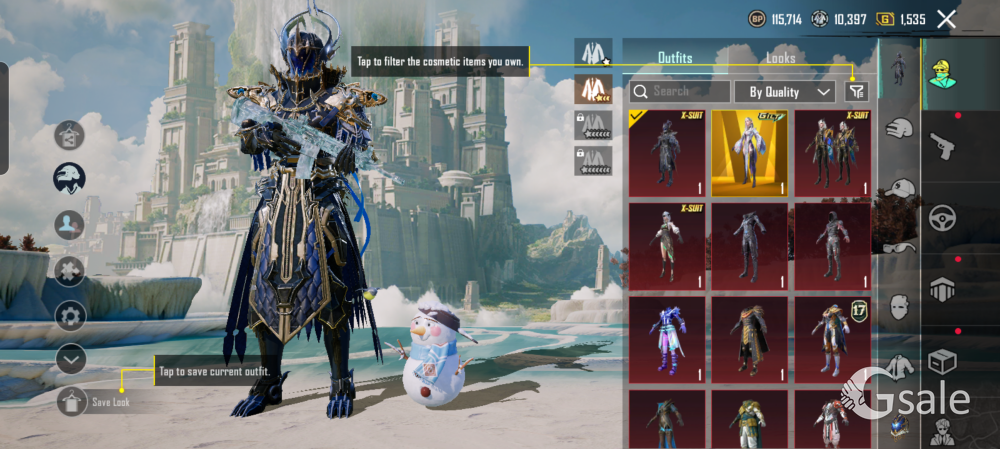
Task: Switch to the Looks tab
Action: [x=781, y=58]
